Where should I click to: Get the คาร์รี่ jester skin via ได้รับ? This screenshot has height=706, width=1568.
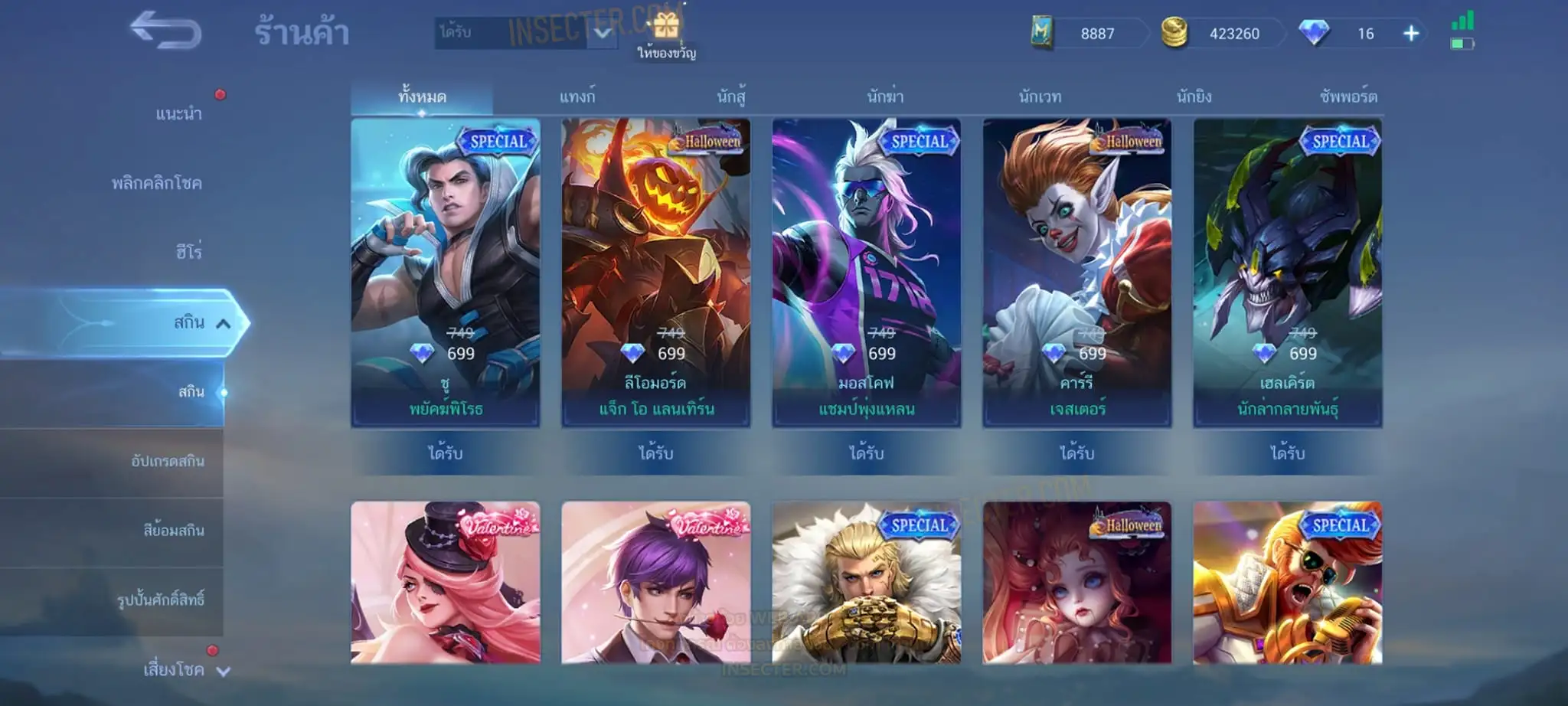(x=1077, y=453)
